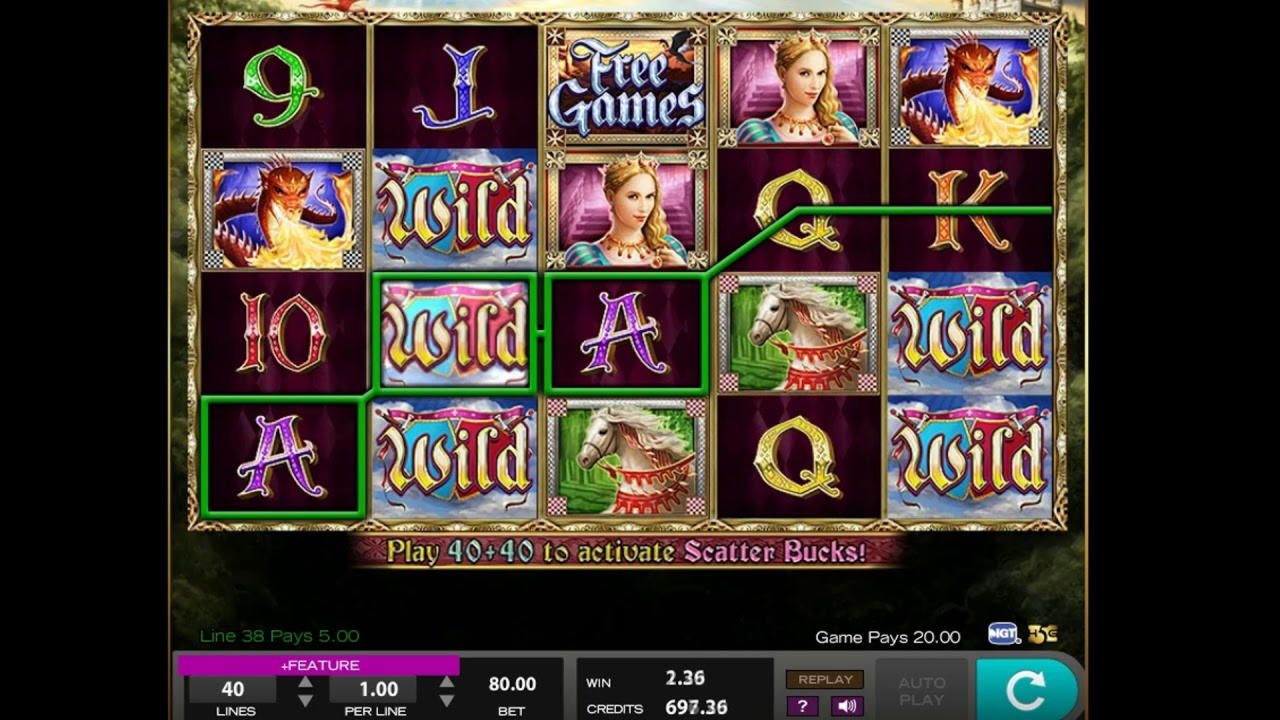This screenshot has height=720, width=1280.
Task: Decrease the per line bet
Action: [x=446, y=700]
